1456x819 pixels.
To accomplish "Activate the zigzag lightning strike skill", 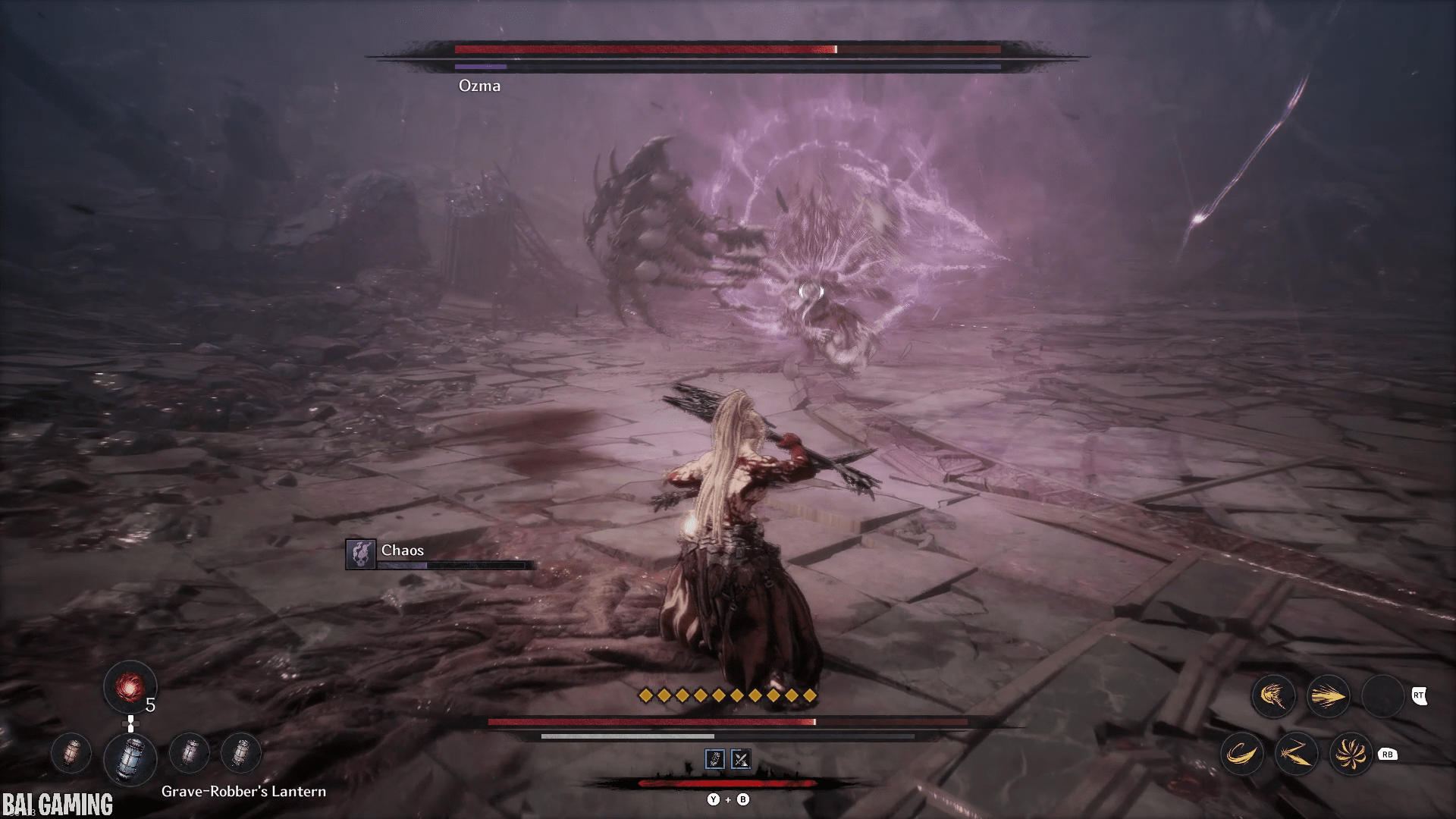I will click(1296, 754).
